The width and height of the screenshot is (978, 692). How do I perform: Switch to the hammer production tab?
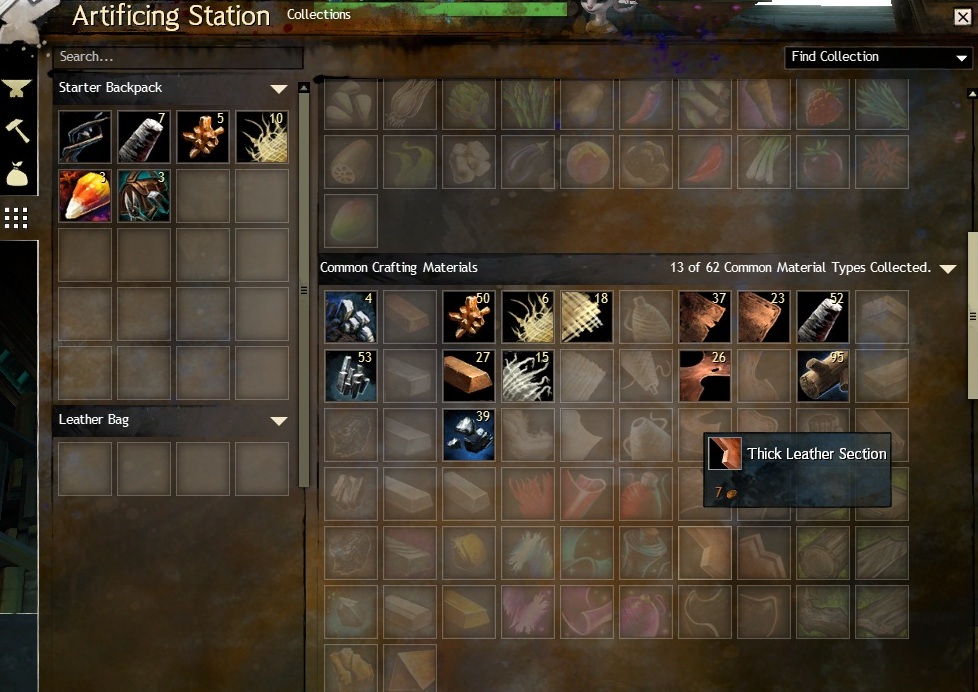pyautogui.click(x=17, y=131)
